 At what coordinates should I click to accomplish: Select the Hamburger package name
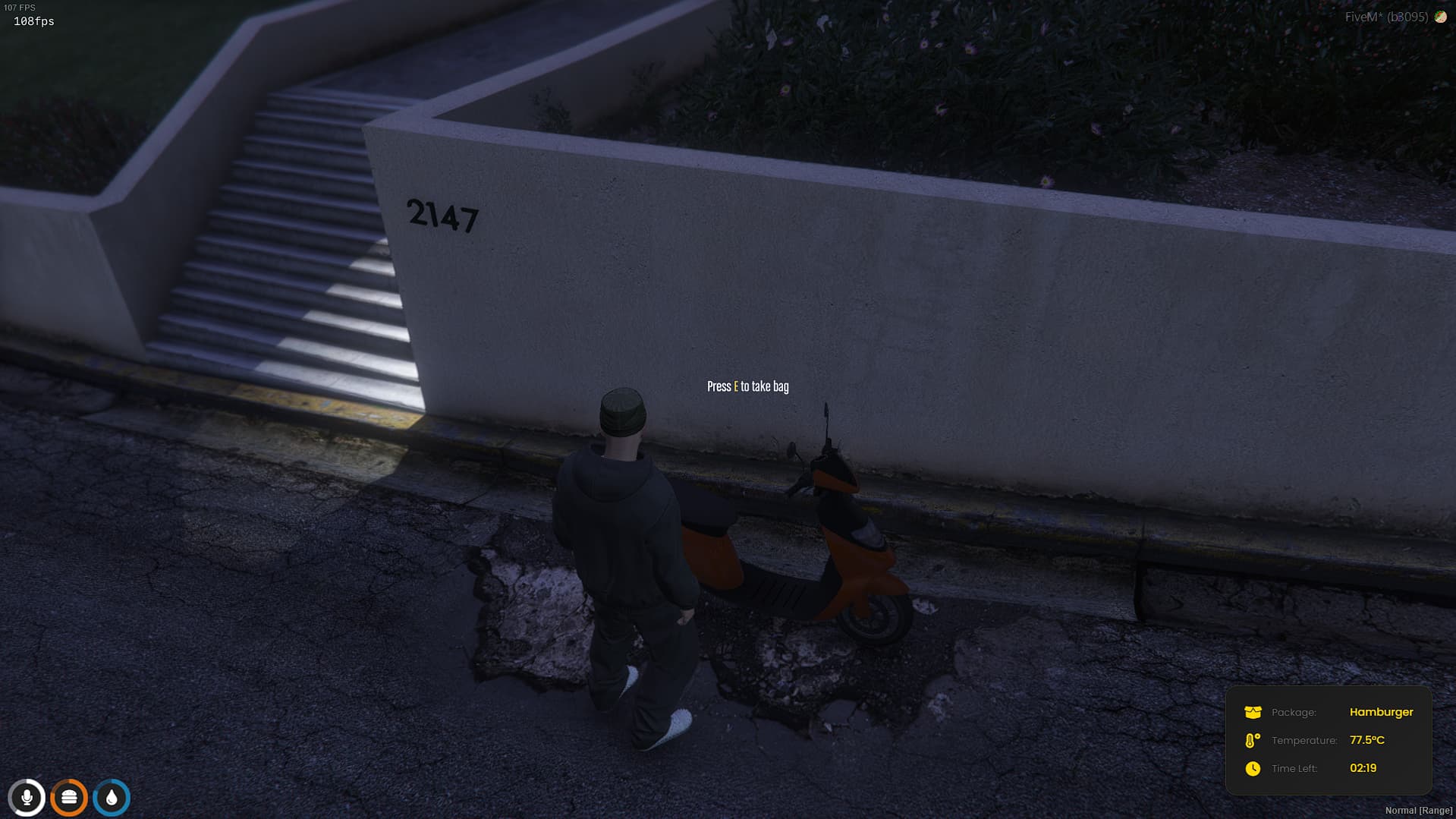click(x=1382, y=712)
